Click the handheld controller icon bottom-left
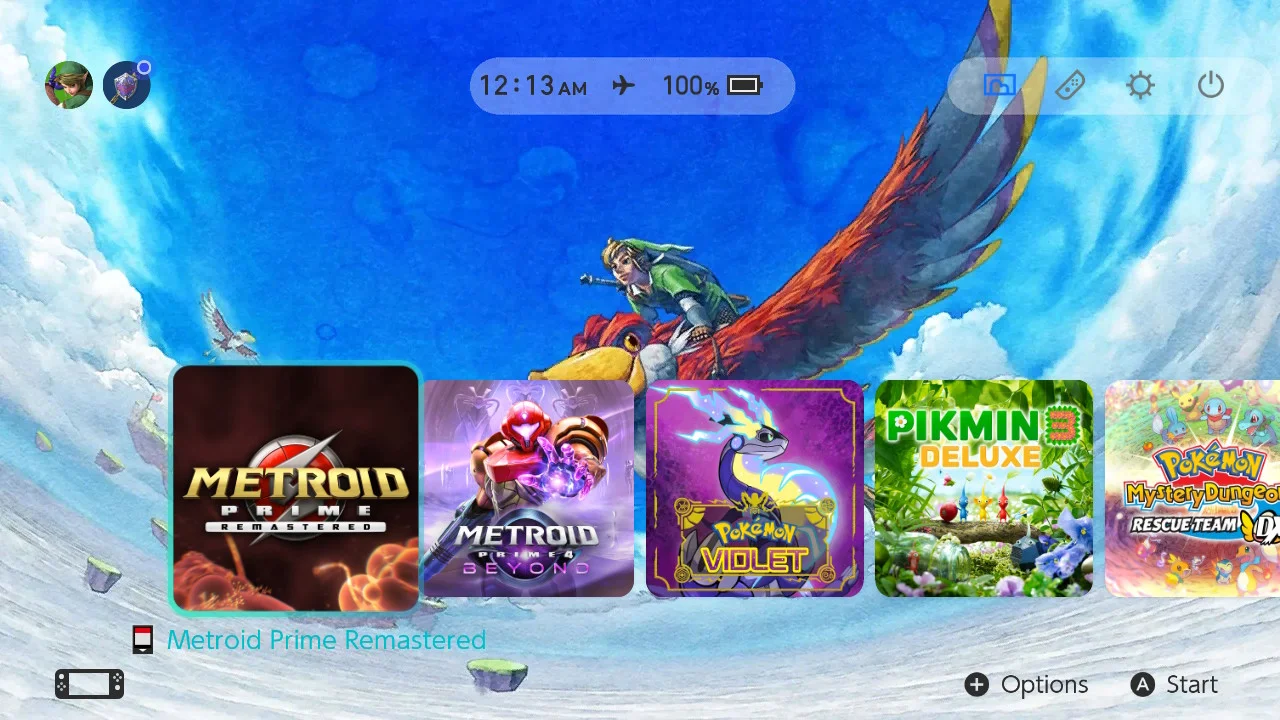1280x720 pixels. (x=88, y=683)
